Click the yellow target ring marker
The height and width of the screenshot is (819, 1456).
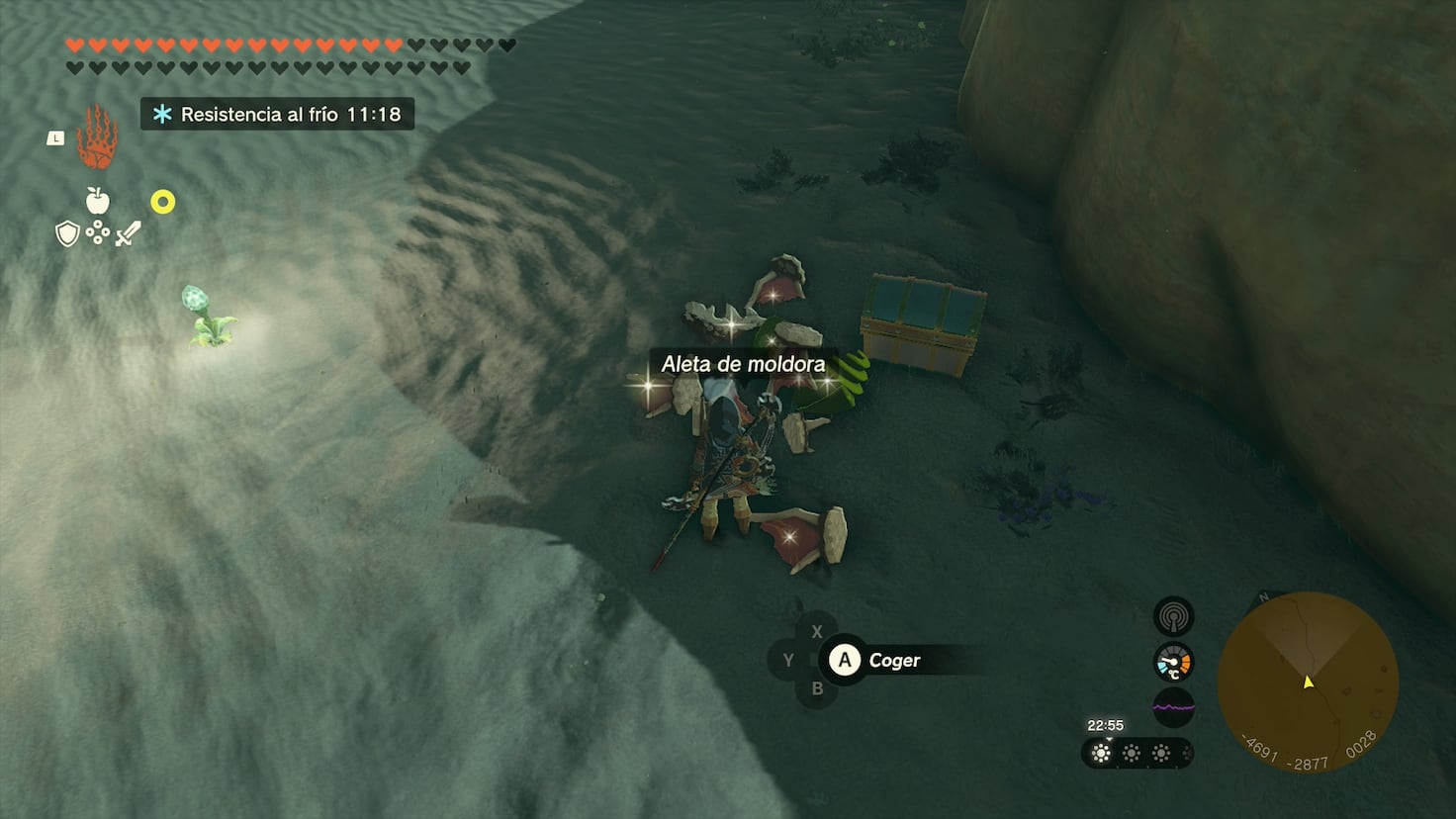161,203
